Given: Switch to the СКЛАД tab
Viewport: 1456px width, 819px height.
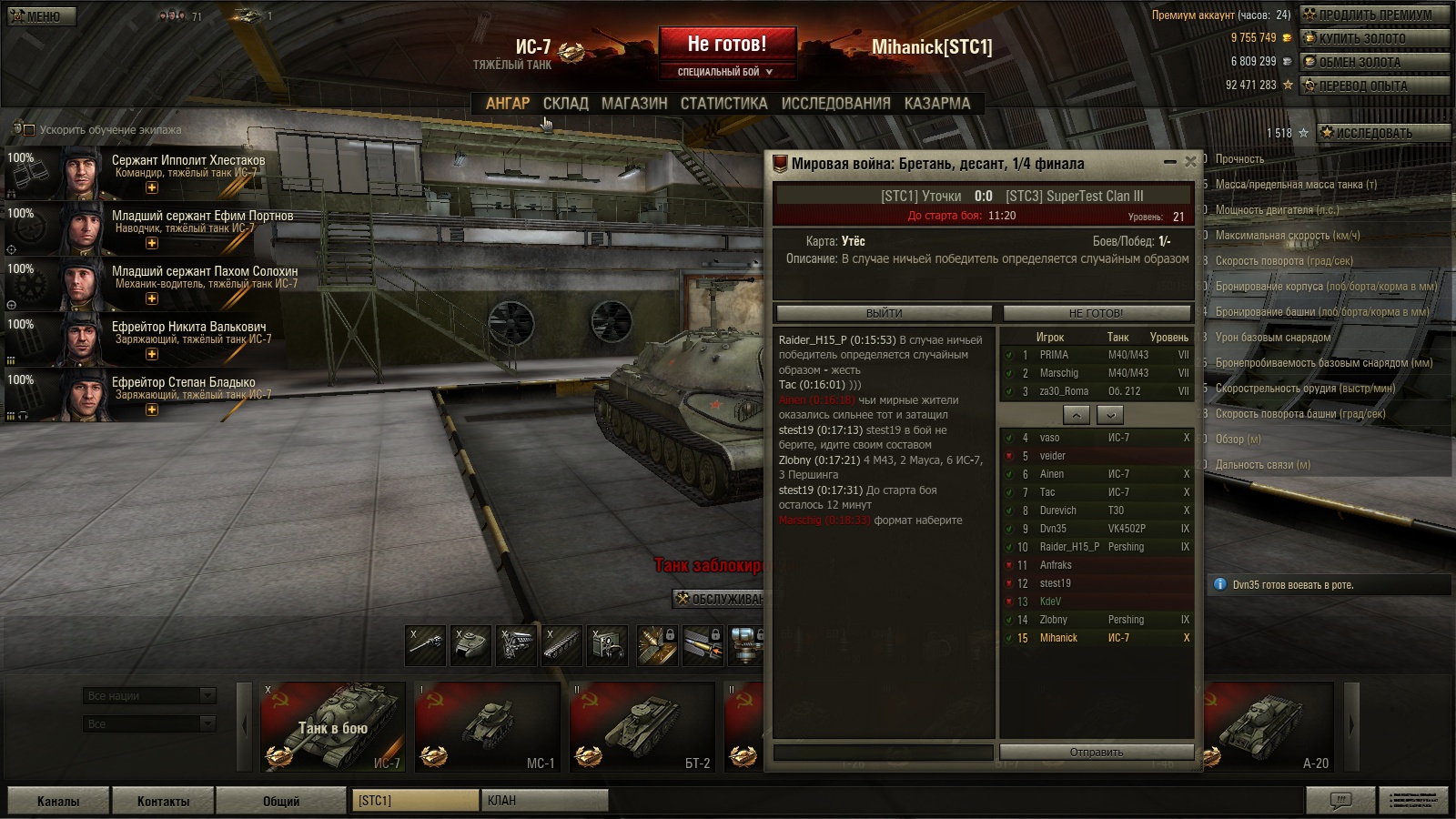Looking at the screenshot, I should click(x=565, y=104).
